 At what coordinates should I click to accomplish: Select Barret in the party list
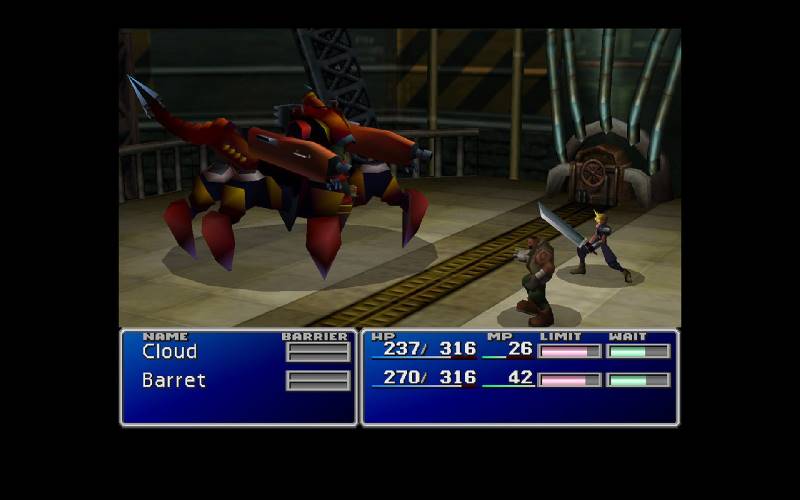(x=174, y=381)
